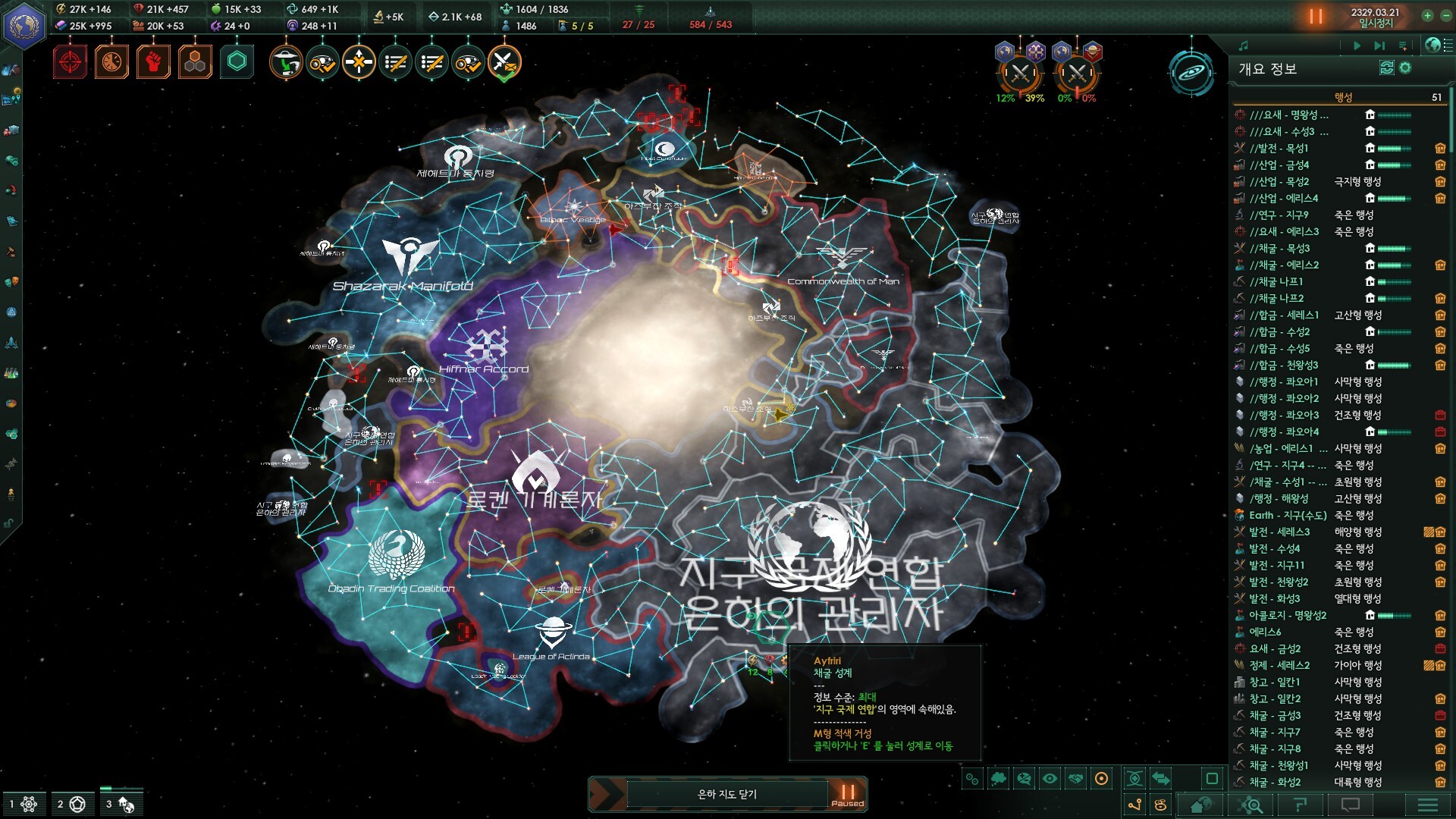1456x819 pixels.
Task: Play music track in music player
Action: pos(1357,45)
